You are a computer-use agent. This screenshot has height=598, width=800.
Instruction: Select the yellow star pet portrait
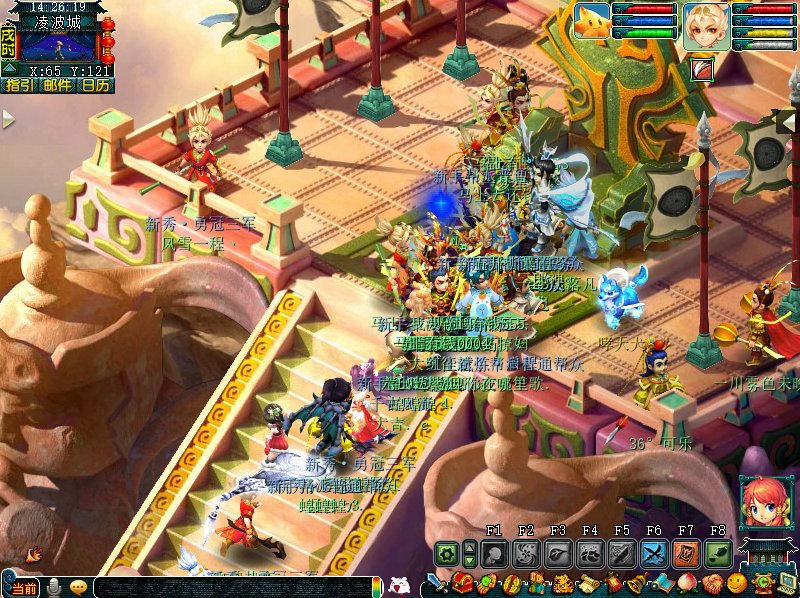(592, 21)
